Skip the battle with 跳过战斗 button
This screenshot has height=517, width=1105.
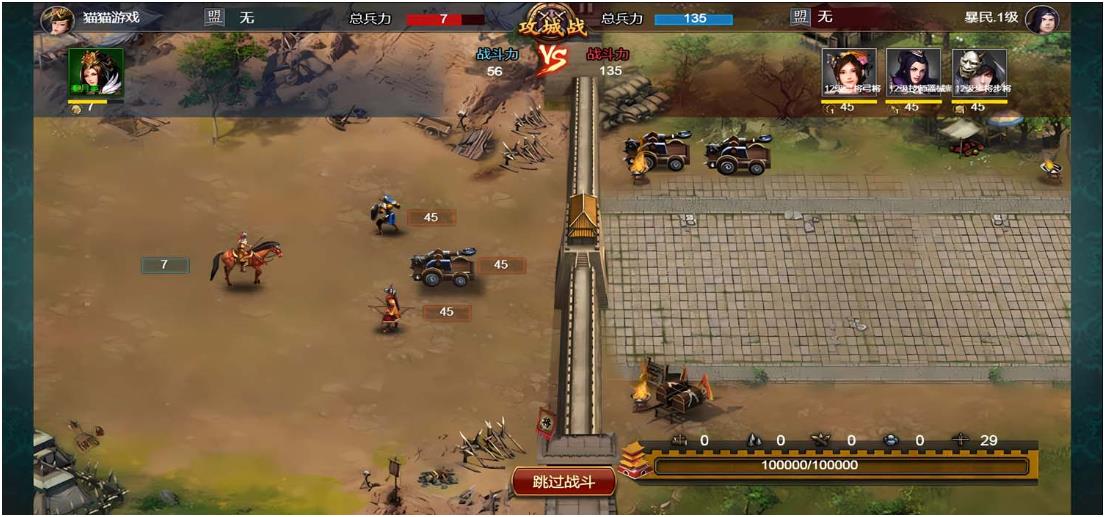tap(563, 482)
